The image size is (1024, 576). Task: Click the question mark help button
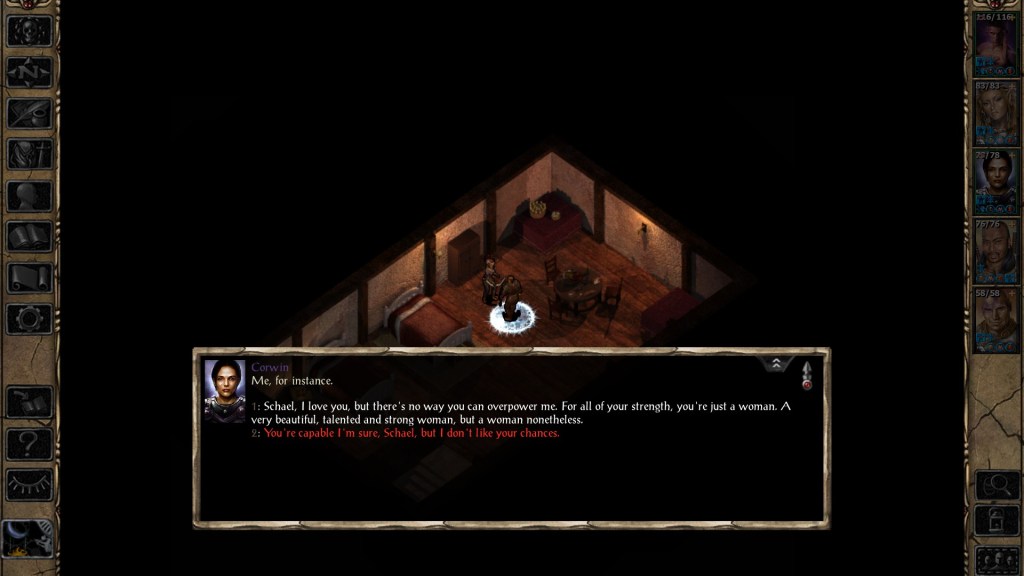point(28,443)
